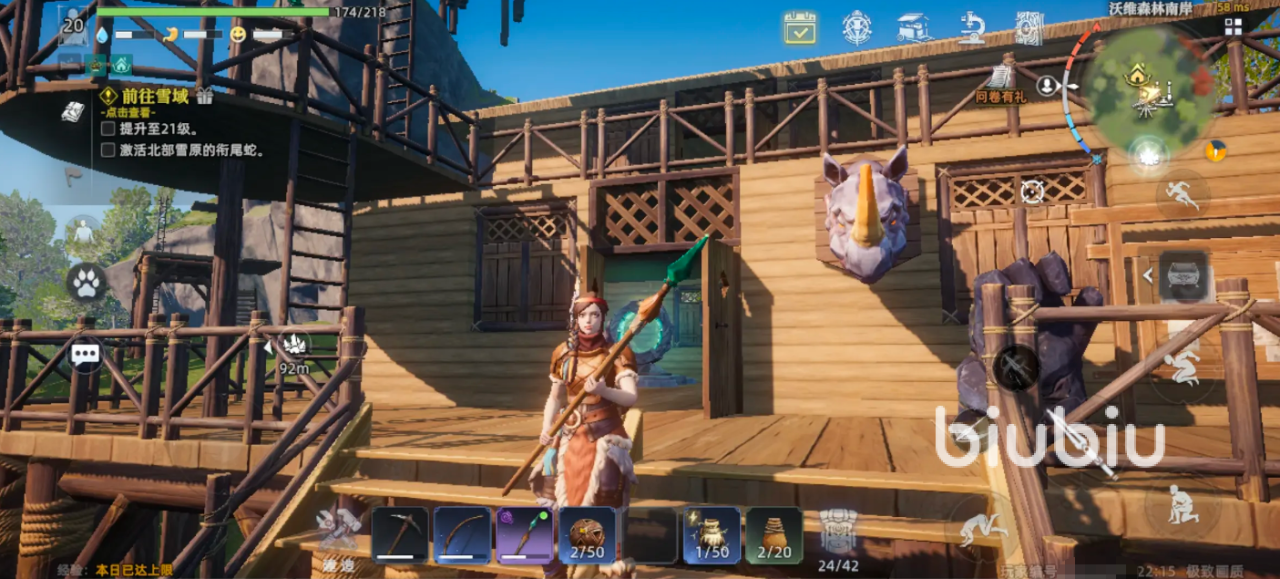This screenshot has width=1280, height=579.
Task: Select the round ball item slot 2/50
Action: (x=587, y=535)
